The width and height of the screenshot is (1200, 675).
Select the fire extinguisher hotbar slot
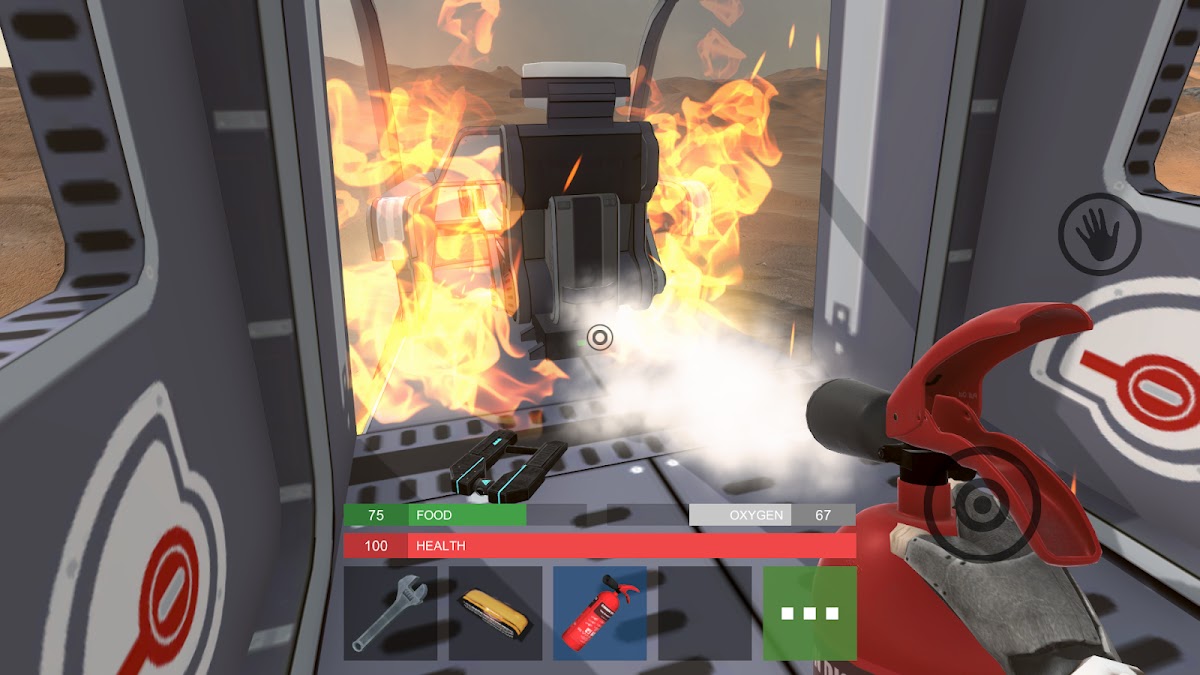click(600, 613)
